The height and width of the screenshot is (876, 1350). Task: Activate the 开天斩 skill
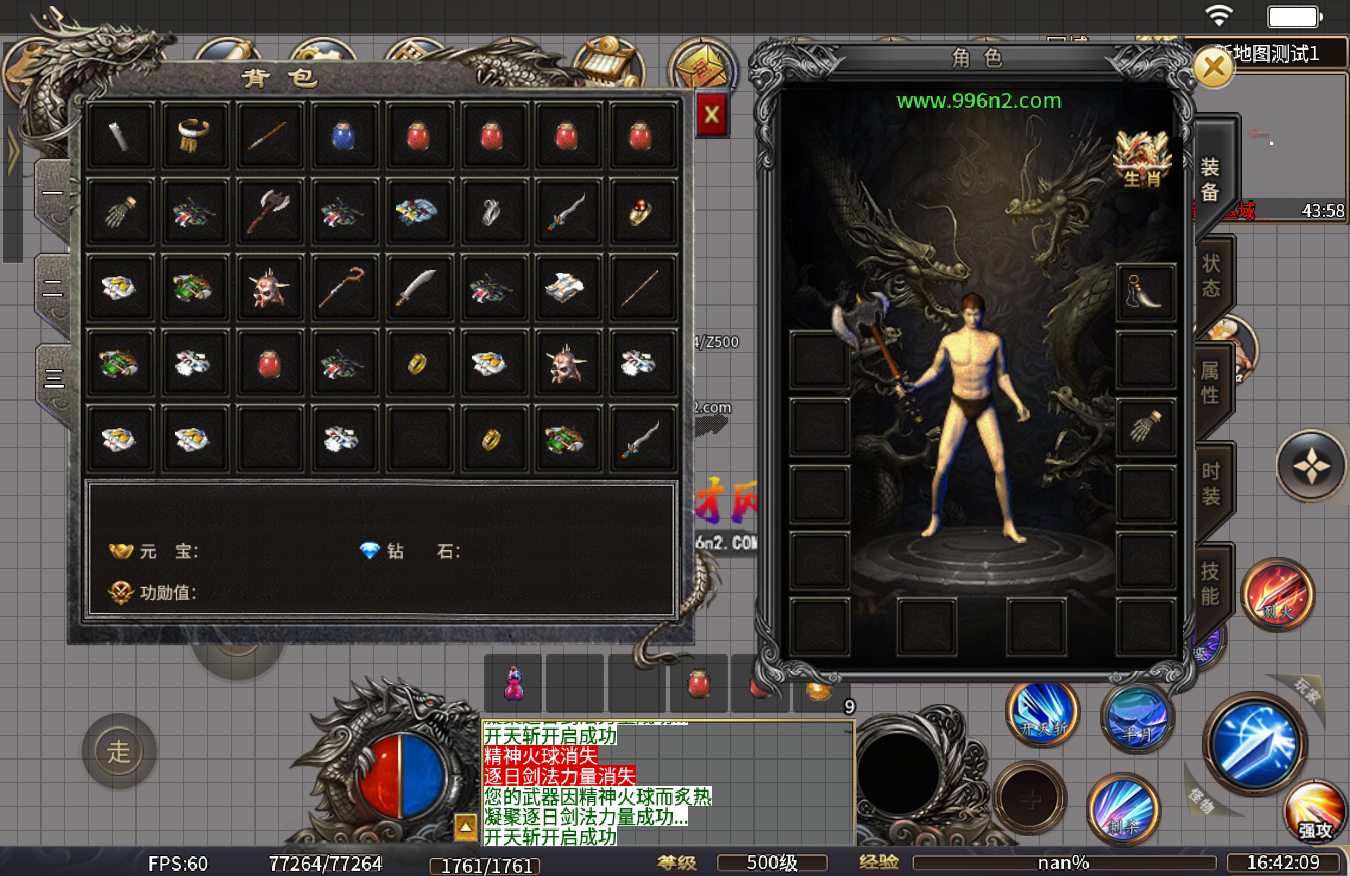pos(1042,713)
